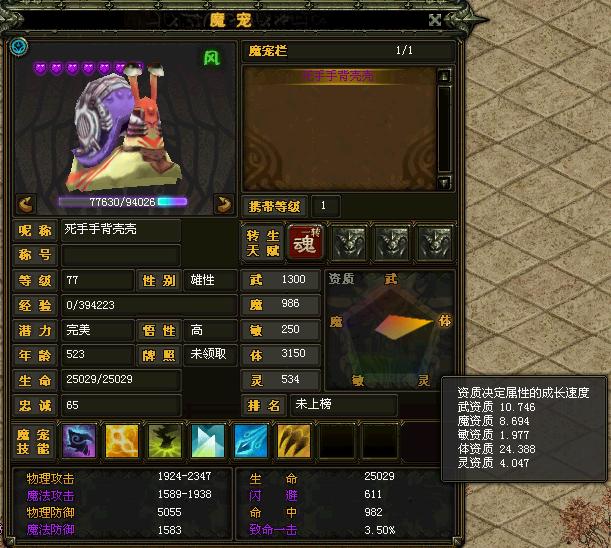Close the 魔宠 pet window
611x548 pixels.
click(x=434, y=19)
